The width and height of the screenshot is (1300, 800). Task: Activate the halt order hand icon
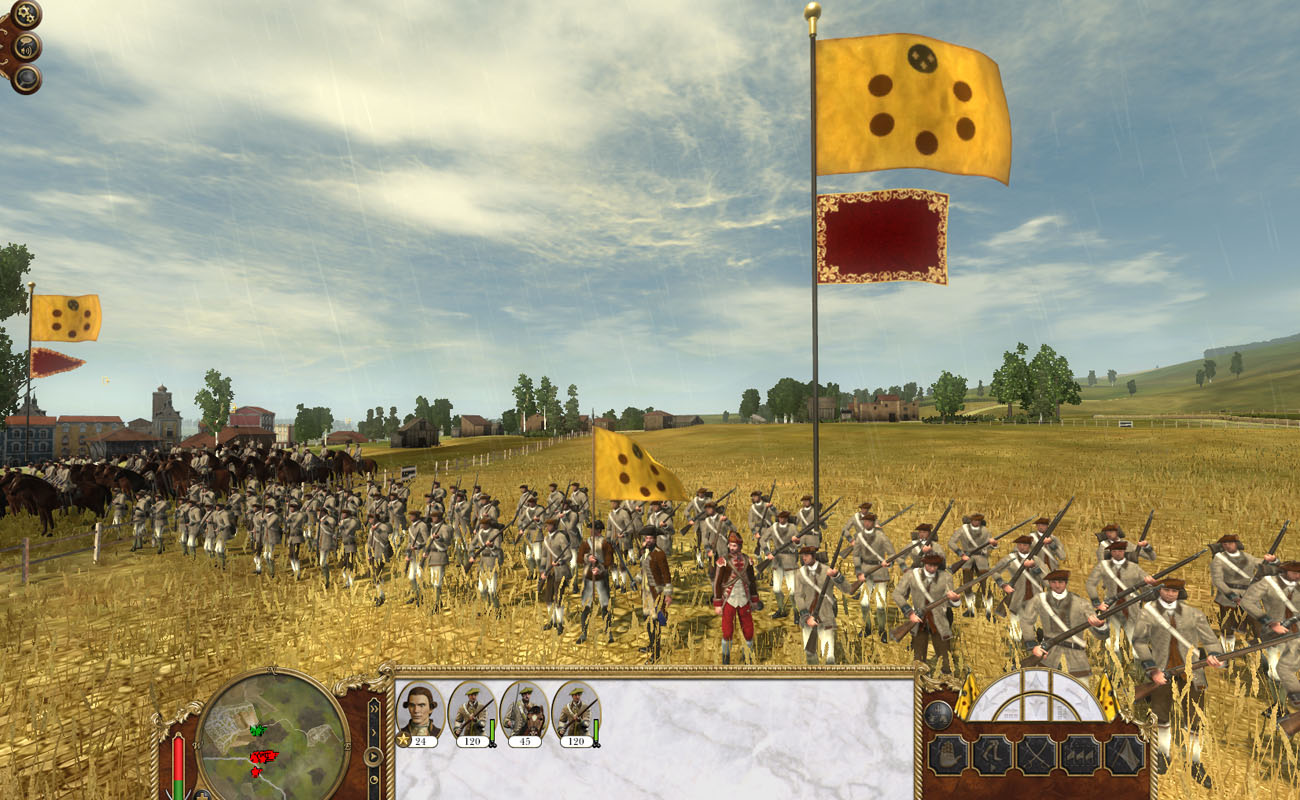947,754
